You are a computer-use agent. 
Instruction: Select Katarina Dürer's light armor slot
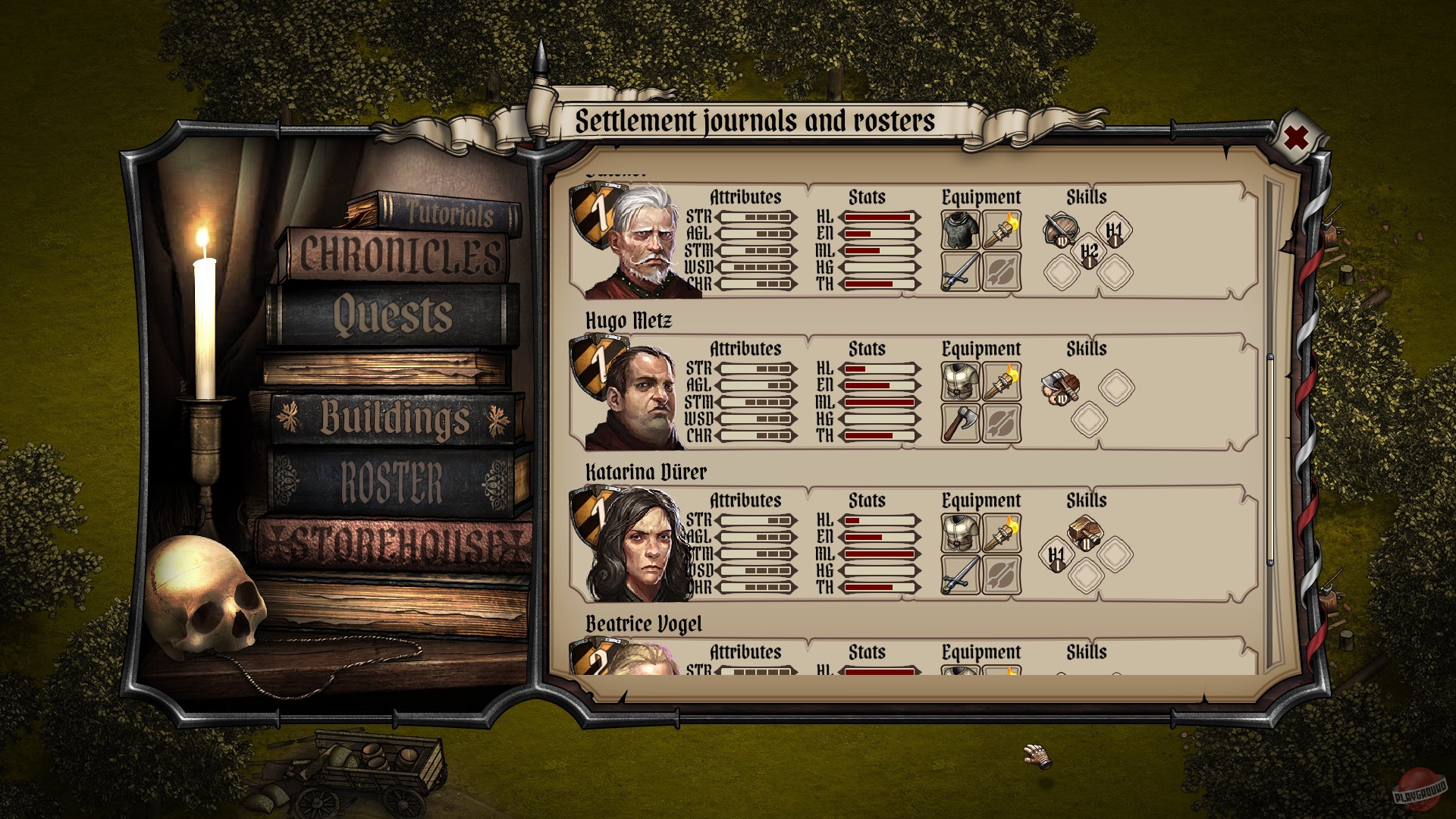(960, 533)
